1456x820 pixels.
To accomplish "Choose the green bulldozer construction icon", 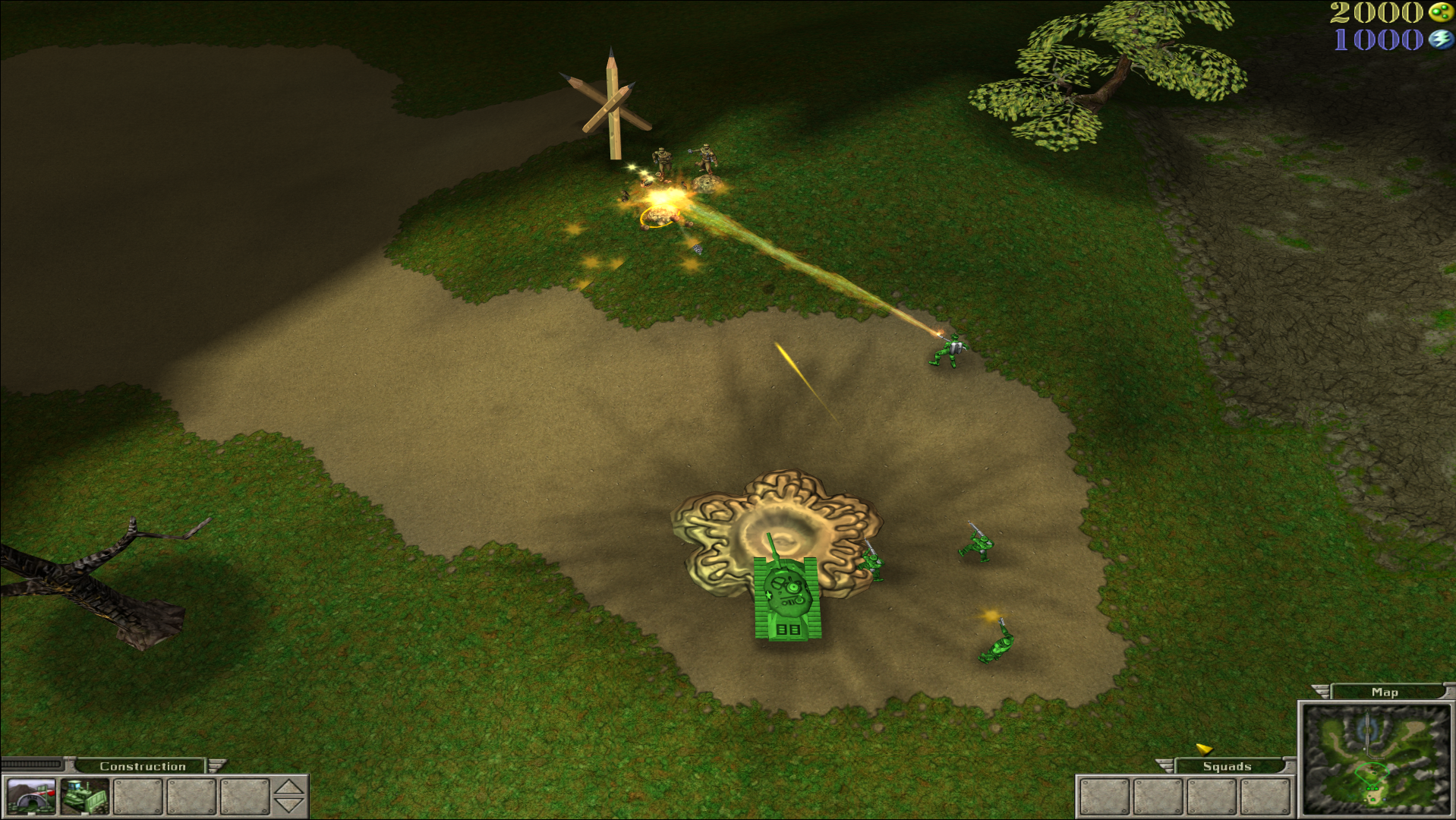I will coord(84,796).
